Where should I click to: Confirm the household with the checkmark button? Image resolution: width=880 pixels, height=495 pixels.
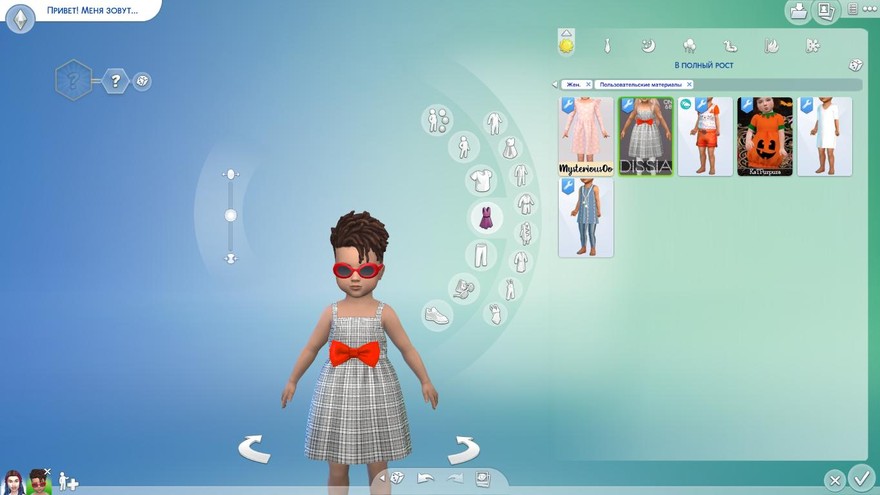[860, 478]
